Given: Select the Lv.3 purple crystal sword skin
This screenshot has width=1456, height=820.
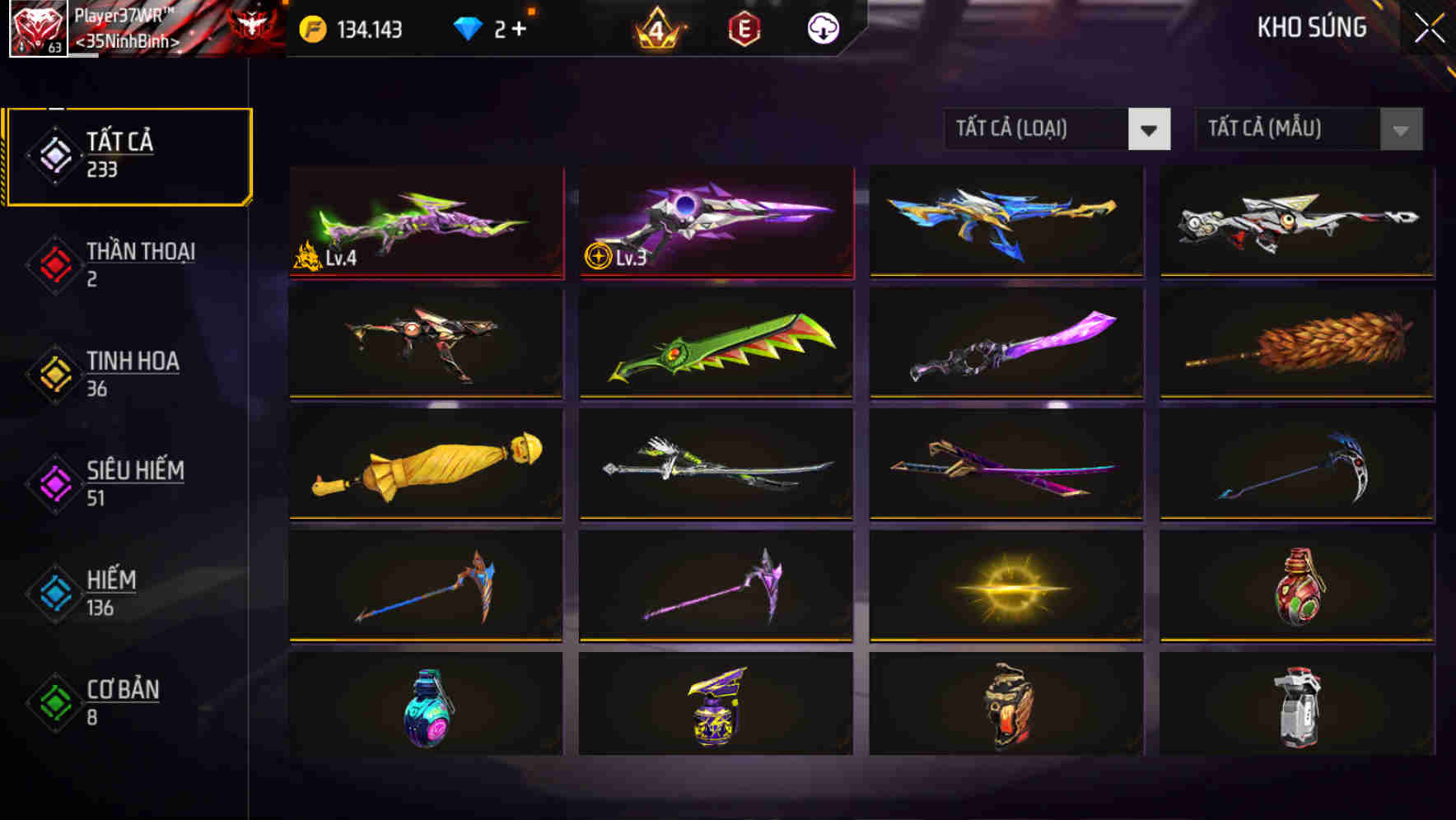Looking at the screenshot, I should [x=715, y=222].
